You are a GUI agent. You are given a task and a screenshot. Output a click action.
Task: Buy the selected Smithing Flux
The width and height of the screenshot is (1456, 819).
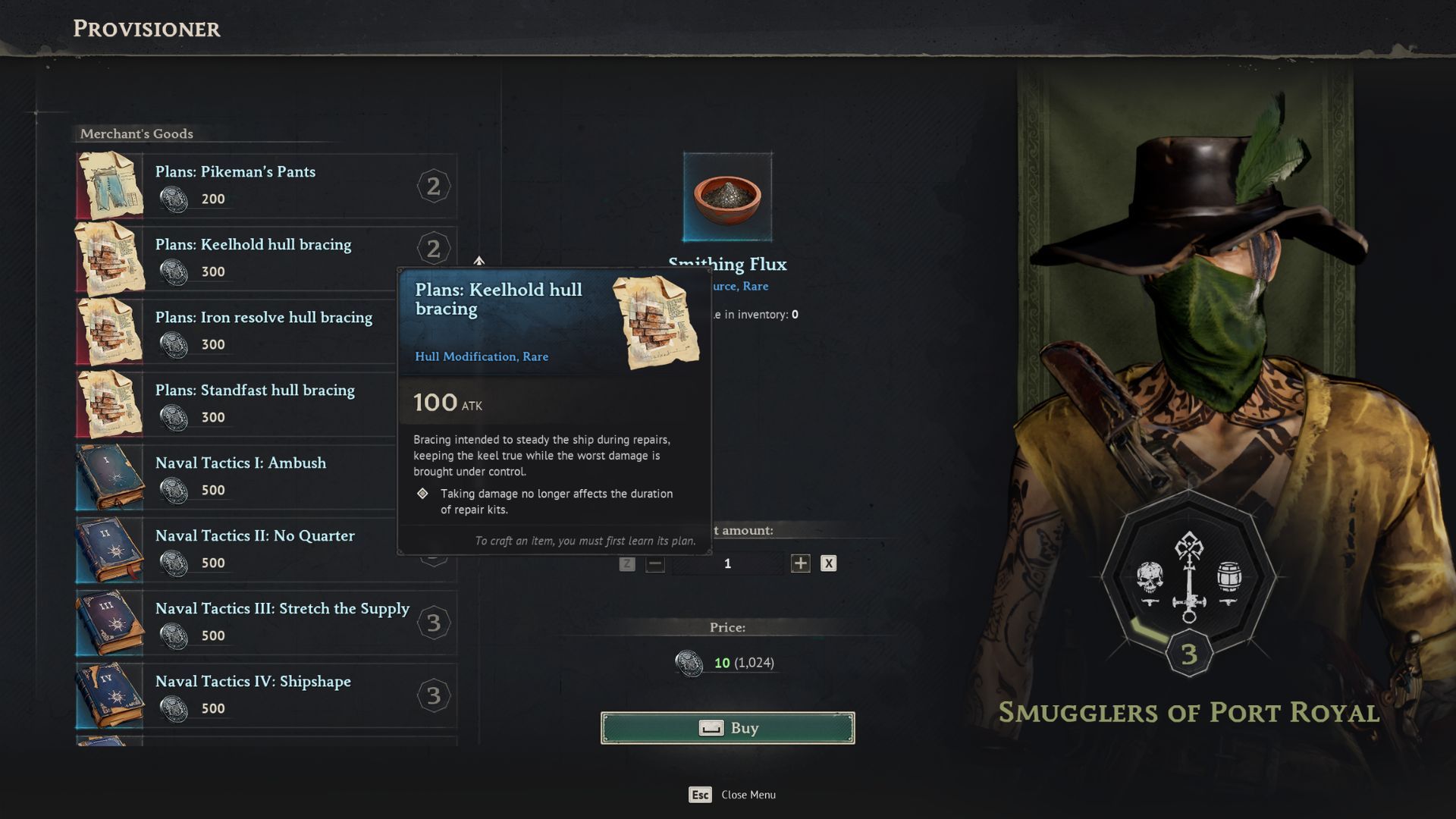coord(727,728)
